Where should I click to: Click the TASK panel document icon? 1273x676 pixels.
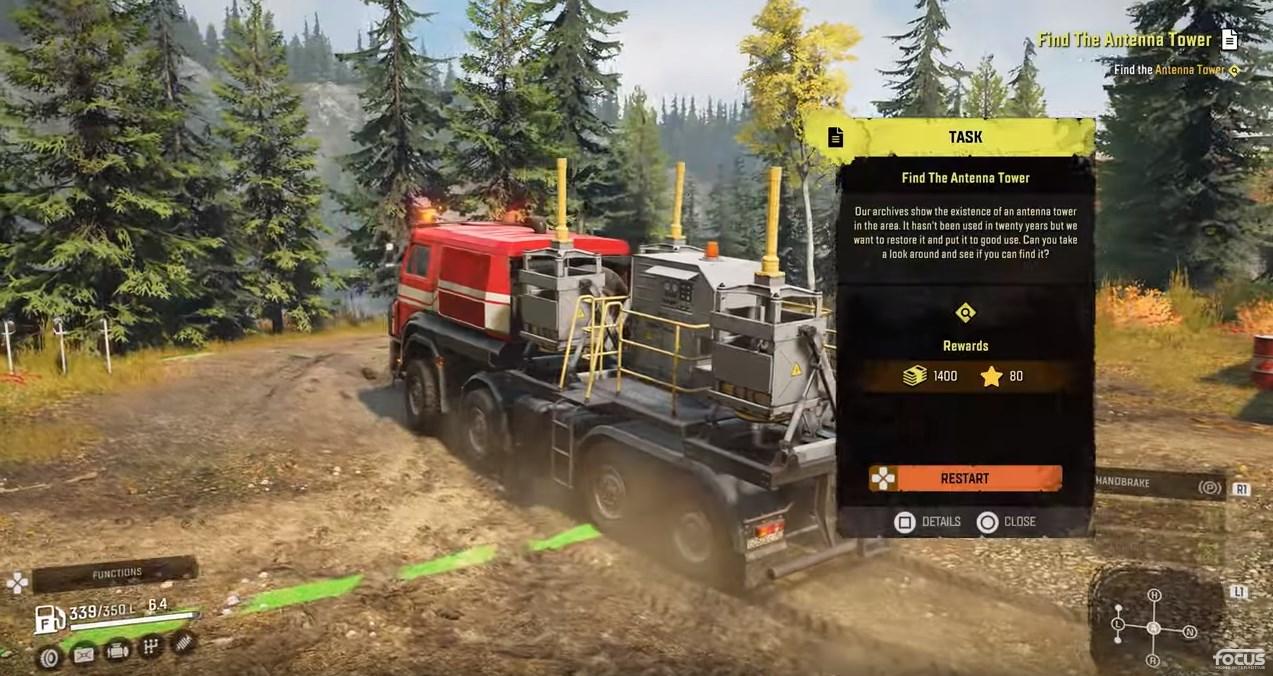(836, 137)
